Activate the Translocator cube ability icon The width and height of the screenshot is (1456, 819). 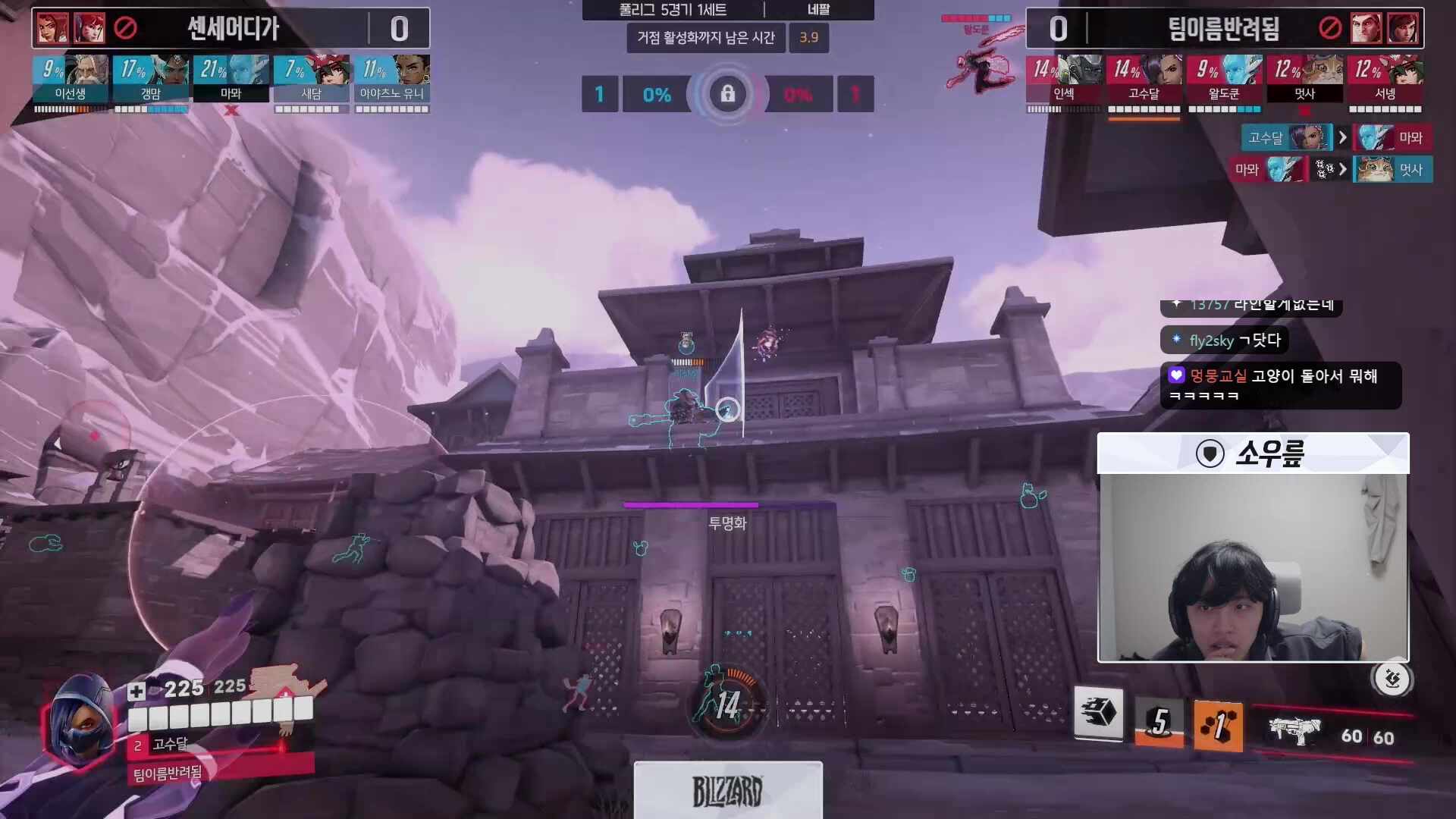[x=1099, y=713]
